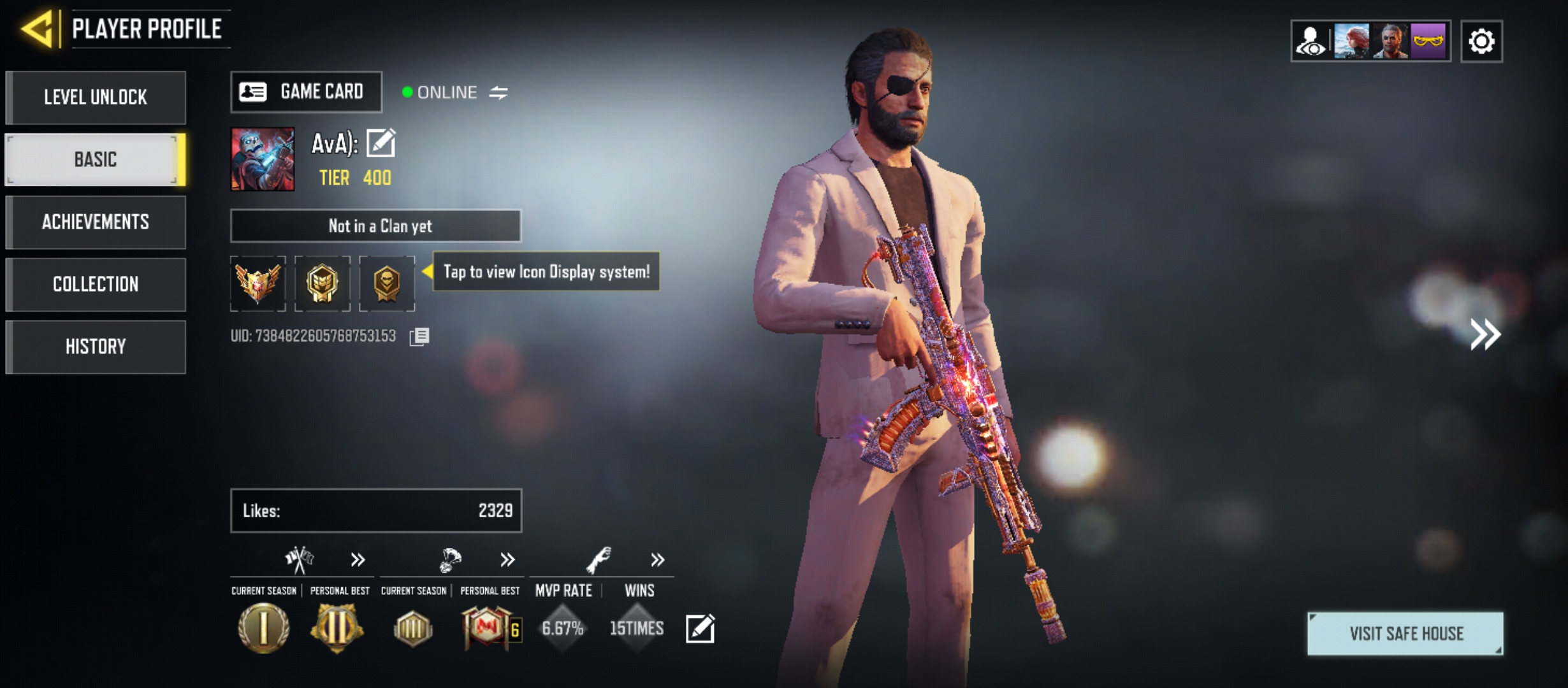View the History tab
The width and height of the screenshot is (1568, 688).
[96, 347]
